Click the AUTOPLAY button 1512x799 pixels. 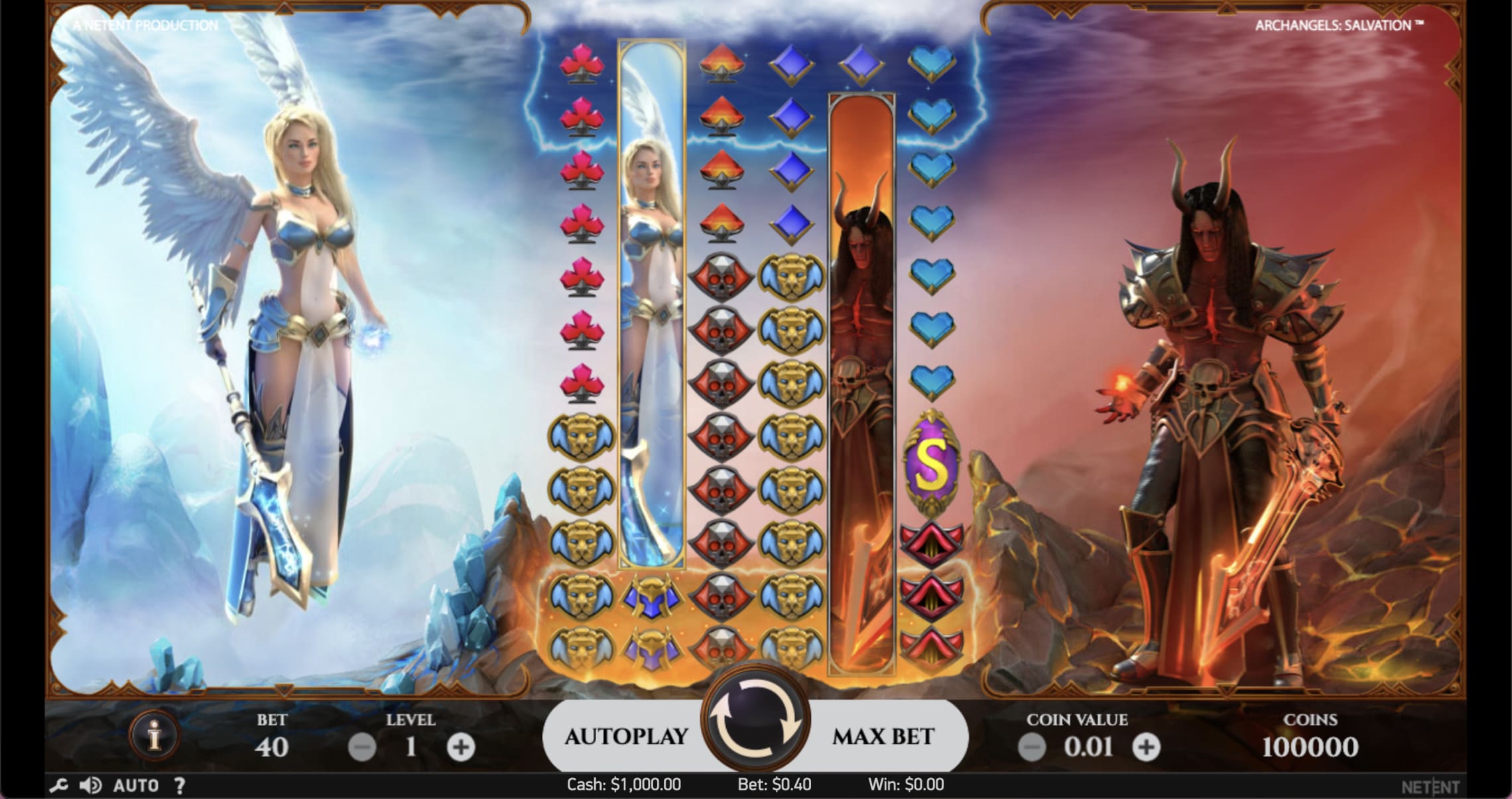[626, 736]
